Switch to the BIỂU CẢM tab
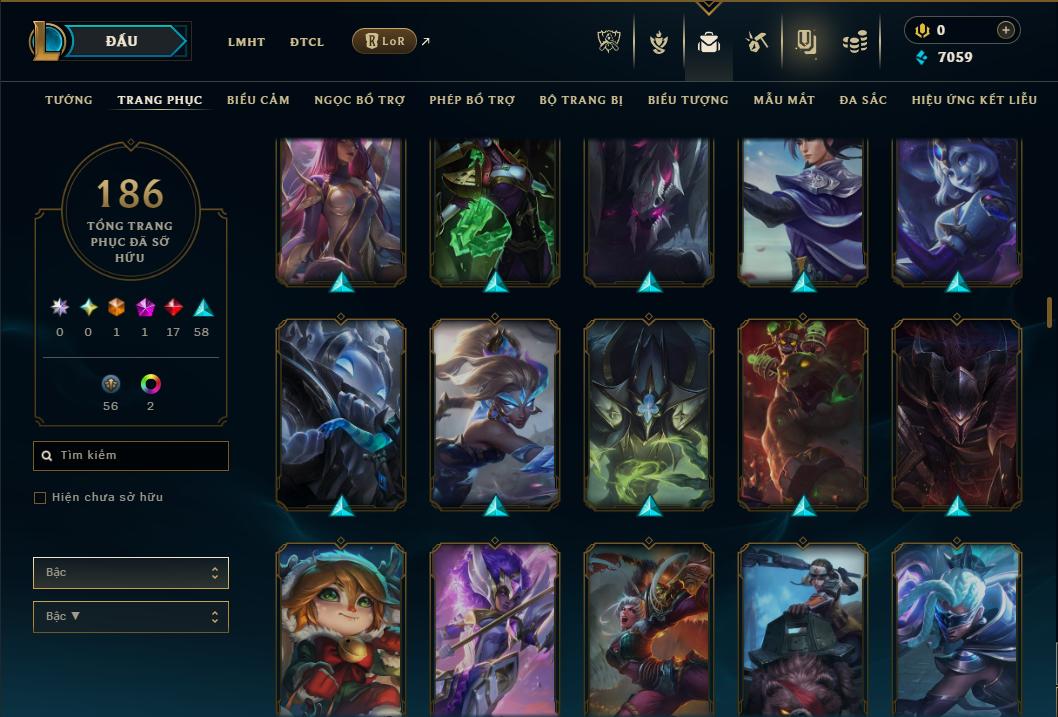1058x717 pixels. click(258, 100)
